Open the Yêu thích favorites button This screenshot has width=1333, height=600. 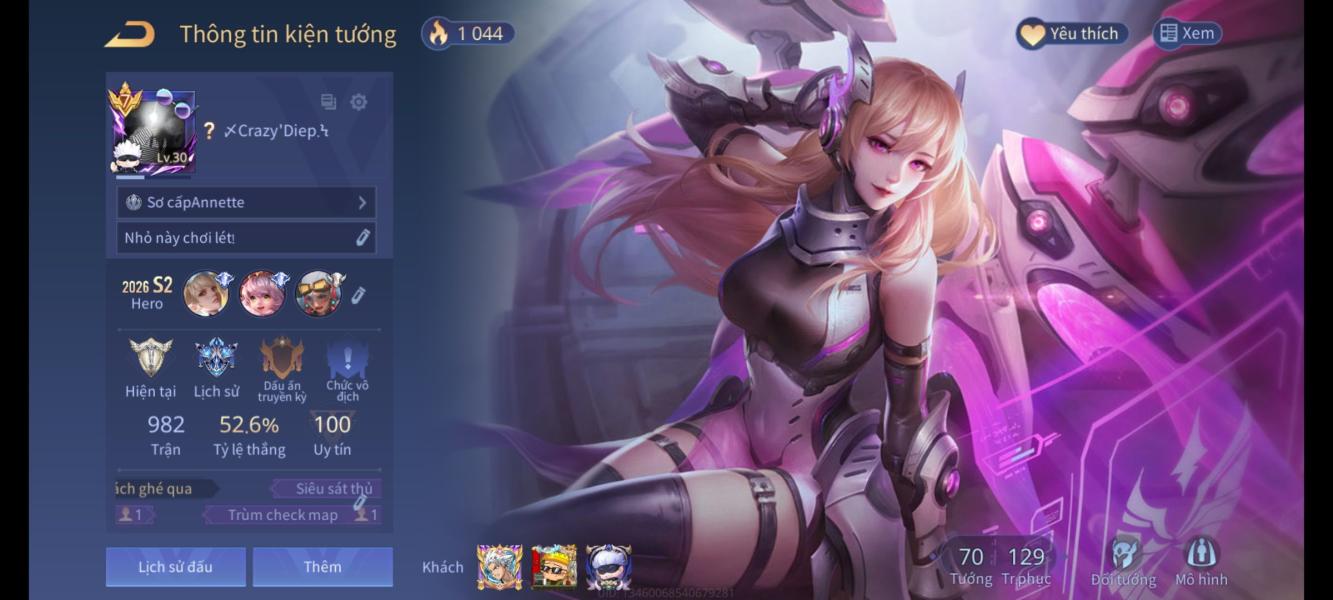click(1072, 34)
